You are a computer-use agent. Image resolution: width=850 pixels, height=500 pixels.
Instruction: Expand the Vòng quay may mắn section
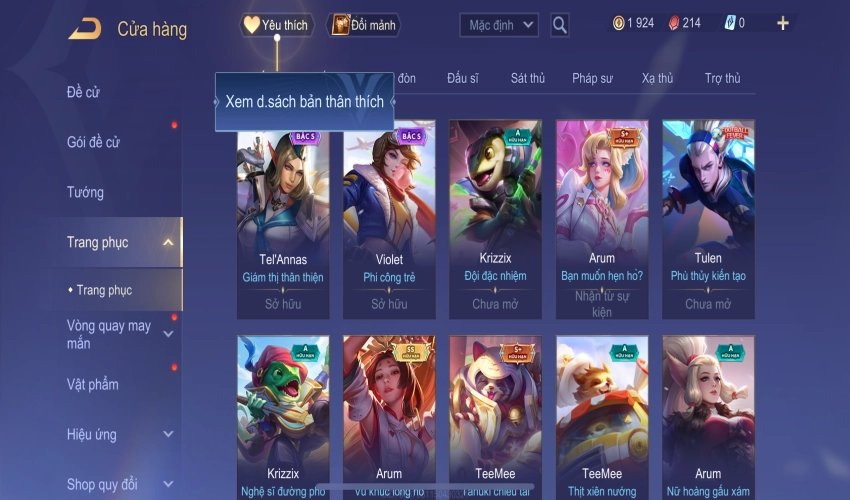[x=167, y=334]
